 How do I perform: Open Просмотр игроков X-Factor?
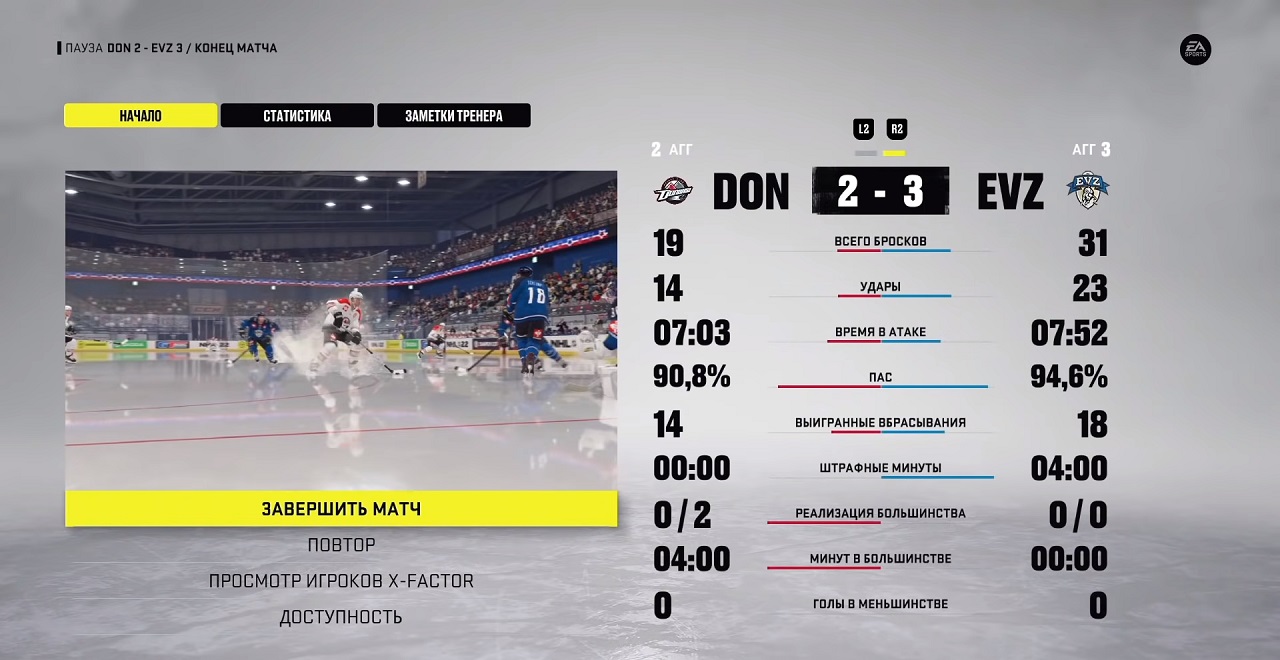tap(341, 581)
